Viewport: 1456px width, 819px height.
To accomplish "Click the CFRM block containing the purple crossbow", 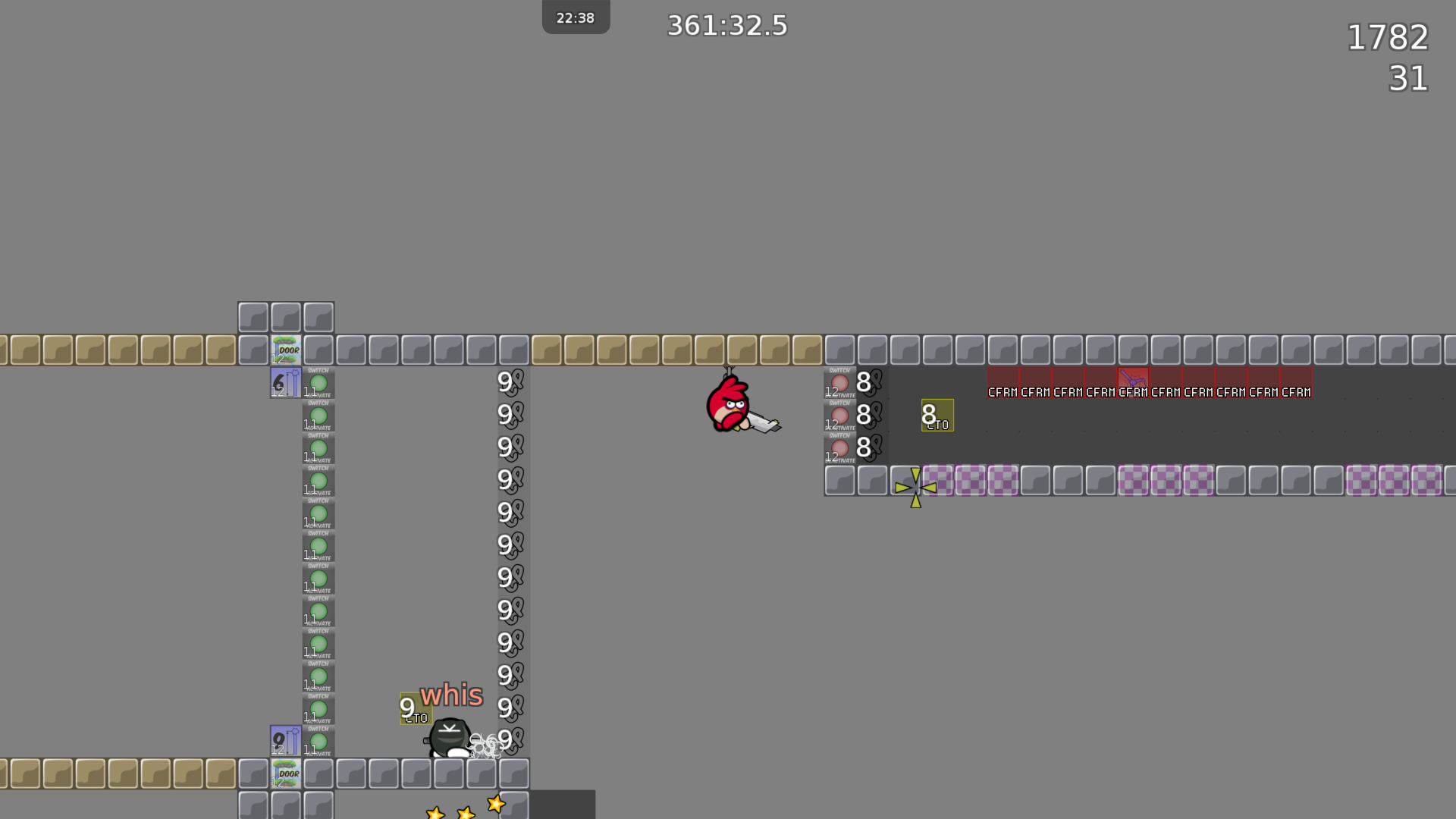I will coord(1133,381).
